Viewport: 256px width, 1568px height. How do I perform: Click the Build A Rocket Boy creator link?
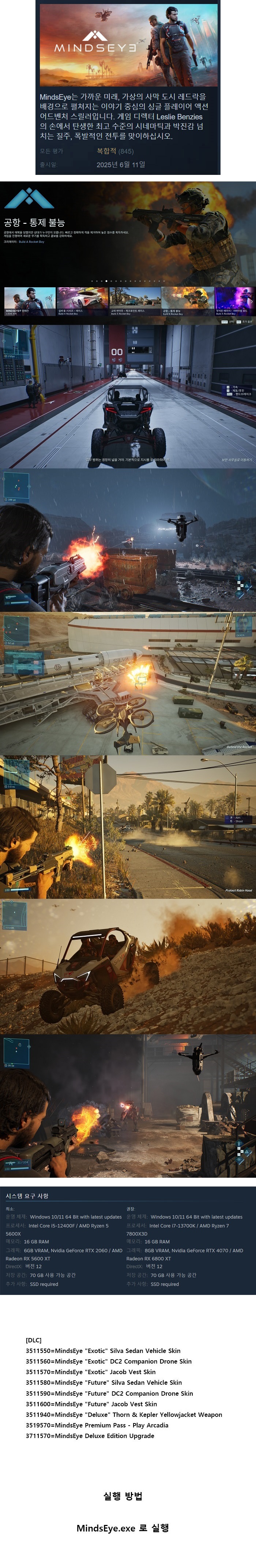click(x=31, y=242)
